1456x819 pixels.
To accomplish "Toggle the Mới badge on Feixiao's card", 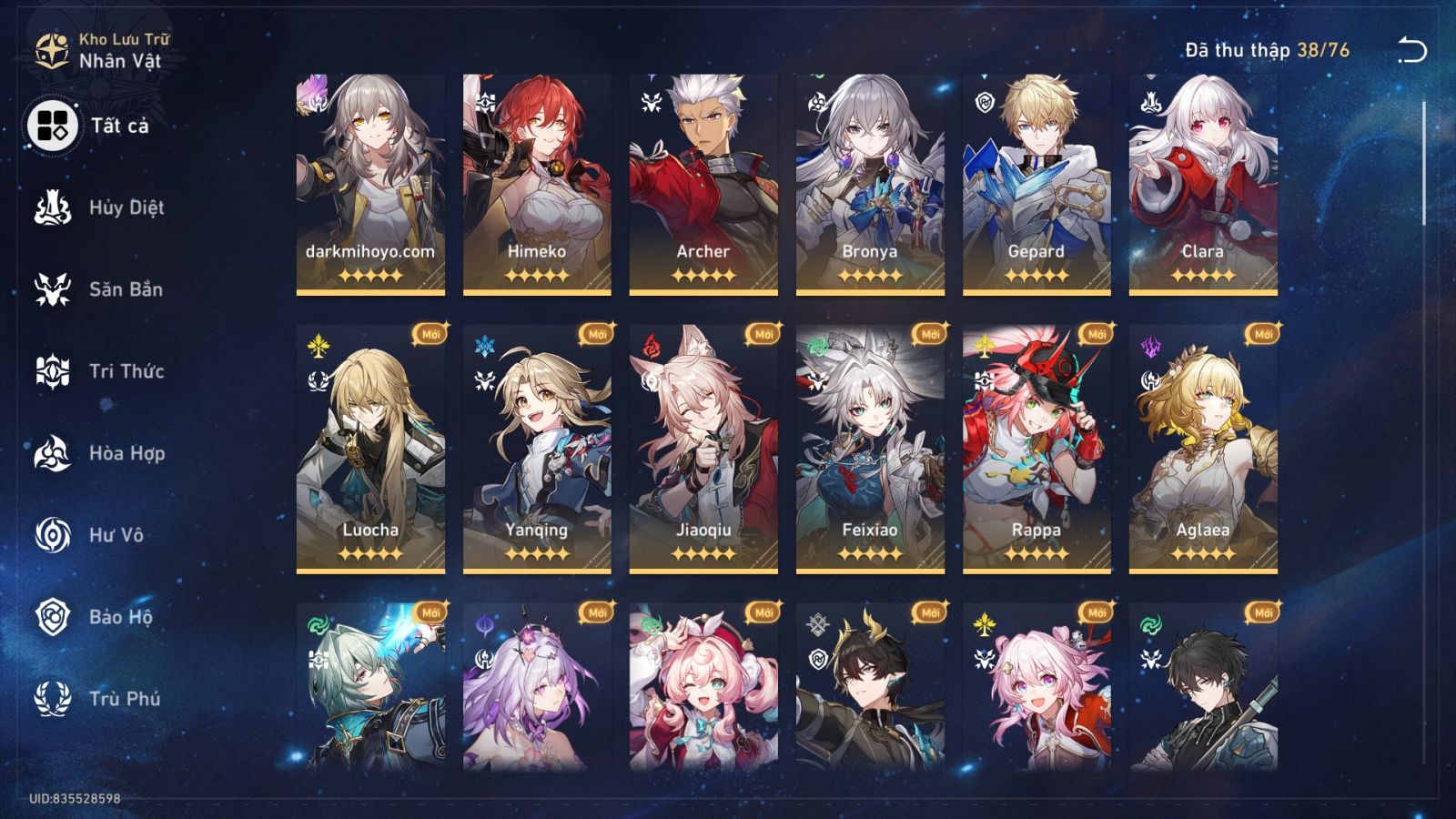I will (x=930, y=334).
